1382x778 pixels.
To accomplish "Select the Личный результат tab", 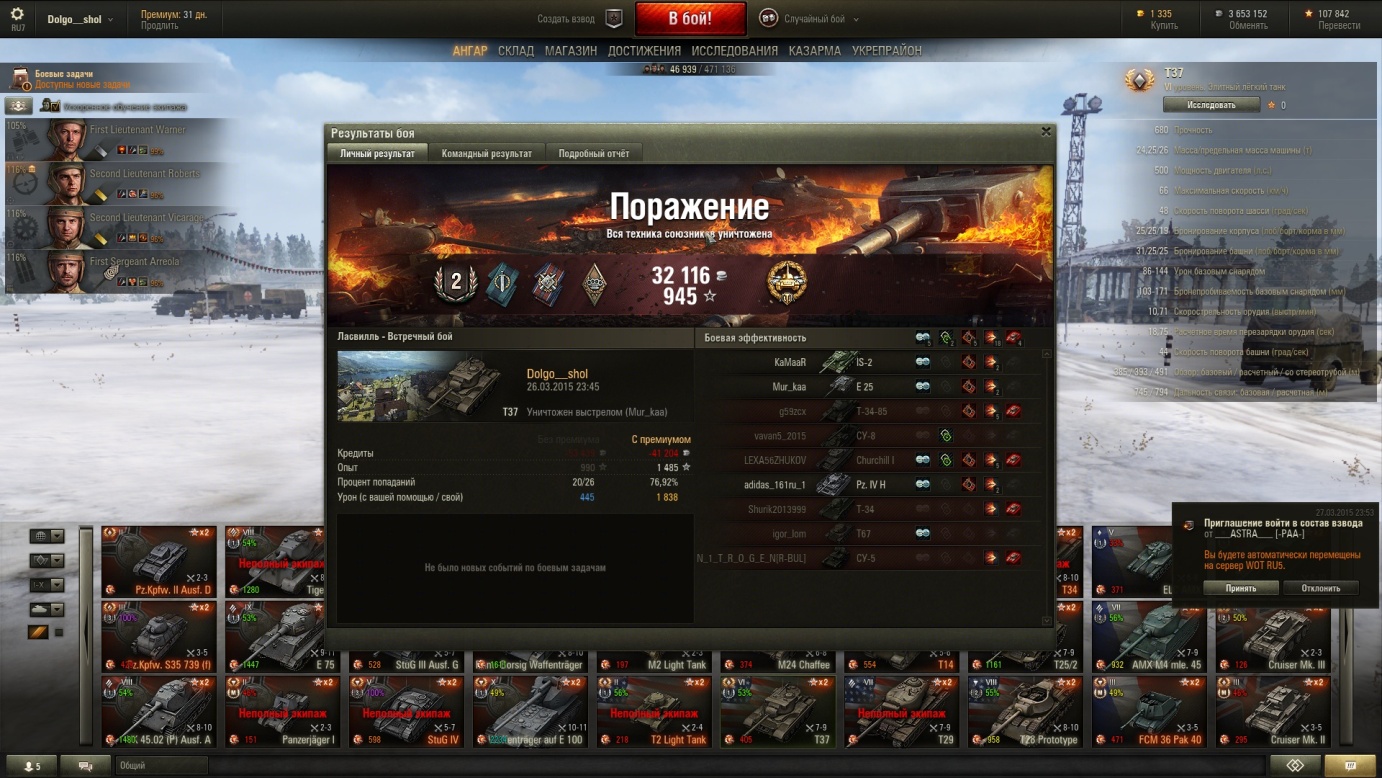I will (377, 153).
